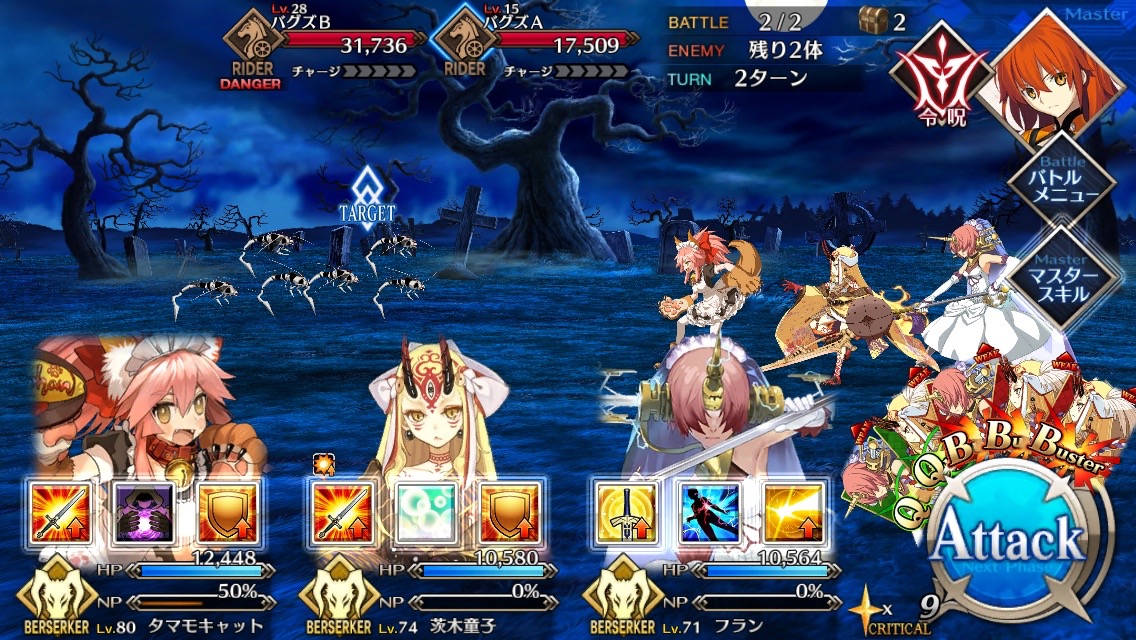Activate Tamamo Cat's purple hooded figure skill
This screenshot has width=1136, height=640.
[x=146, y=512]
